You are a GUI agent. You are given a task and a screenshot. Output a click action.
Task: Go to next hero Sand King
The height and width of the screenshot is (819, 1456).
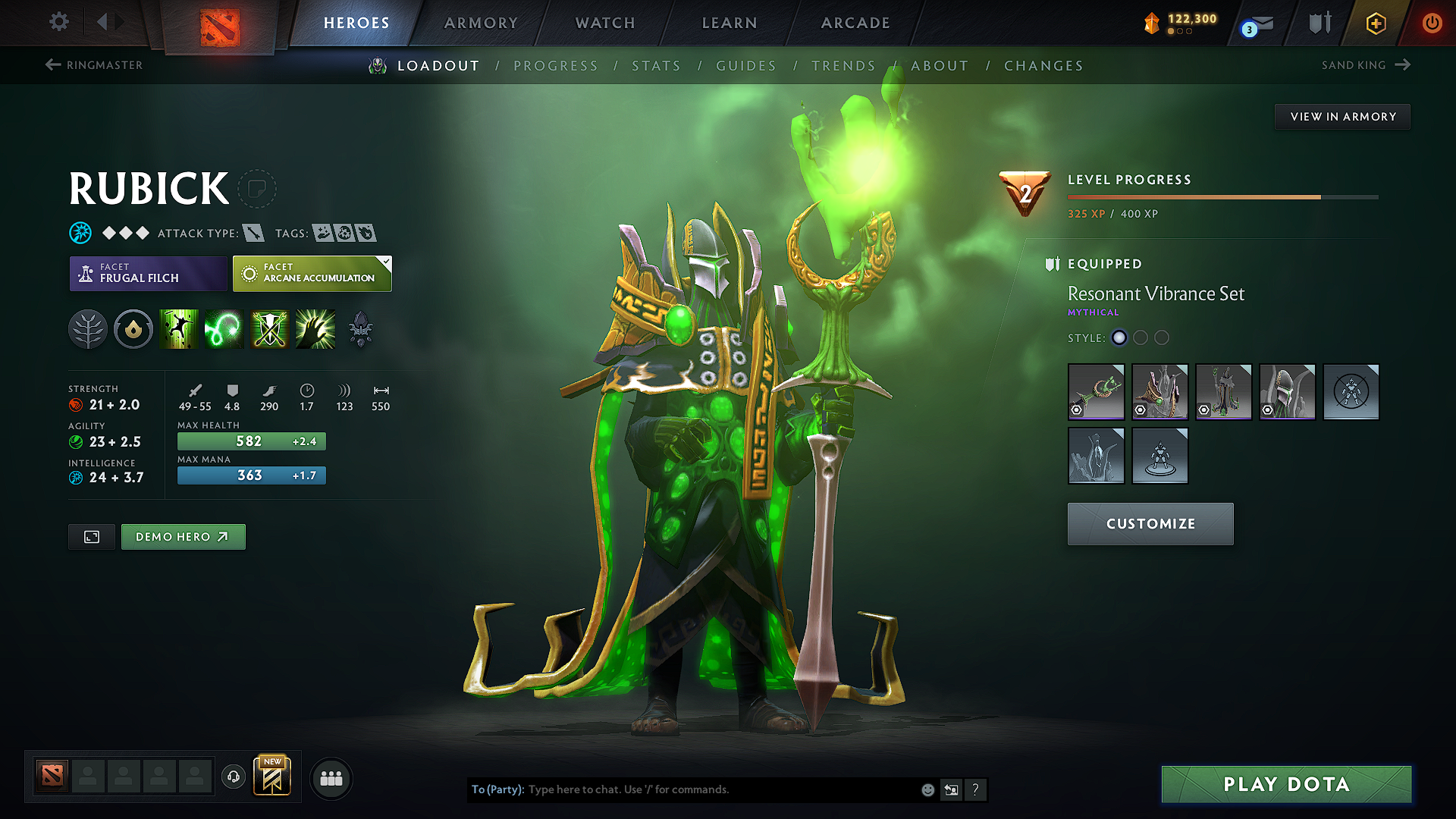pos(1365,65)
